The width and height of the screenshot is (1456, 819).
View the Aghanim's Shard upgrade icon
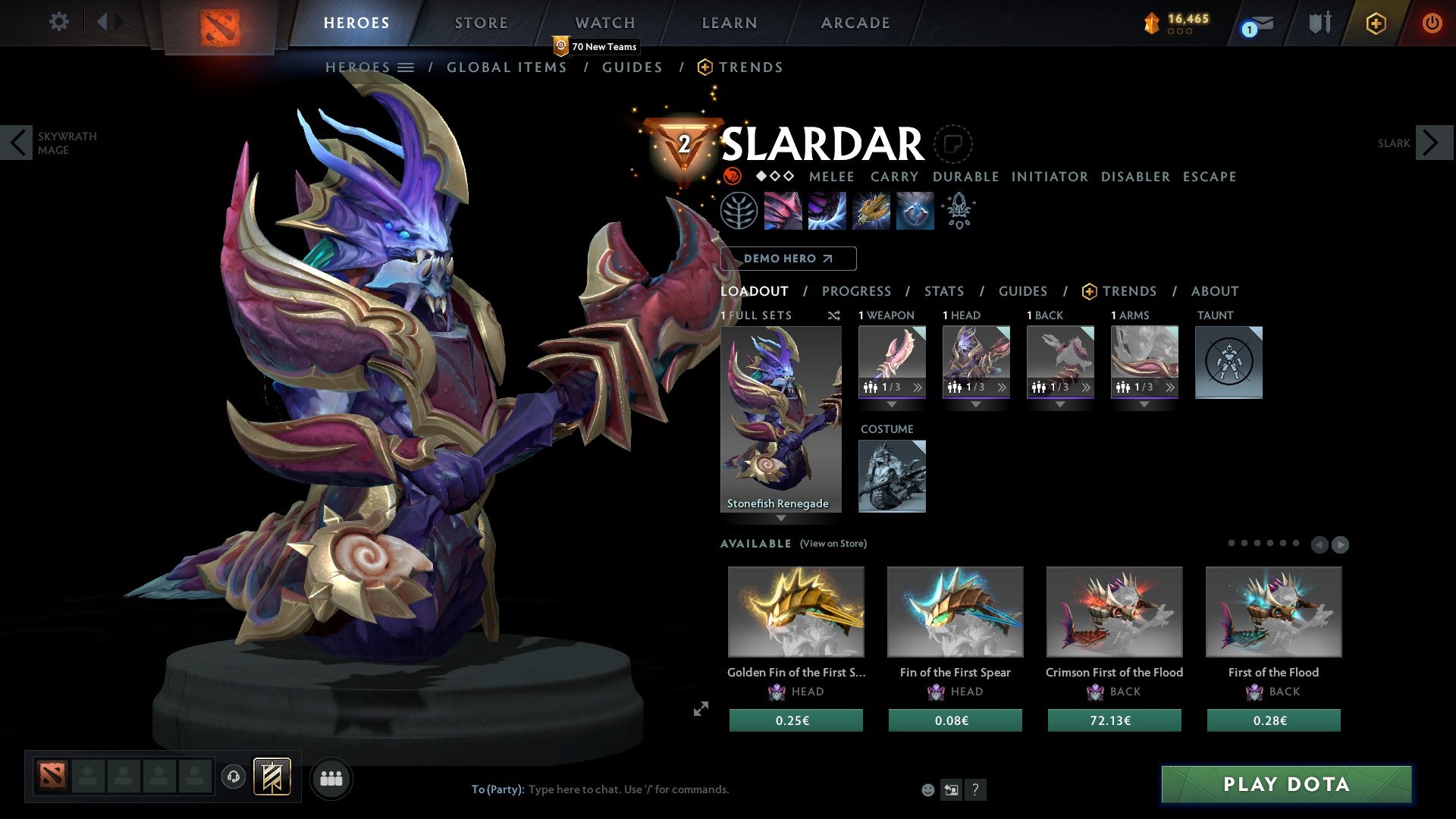pos(958,210)
